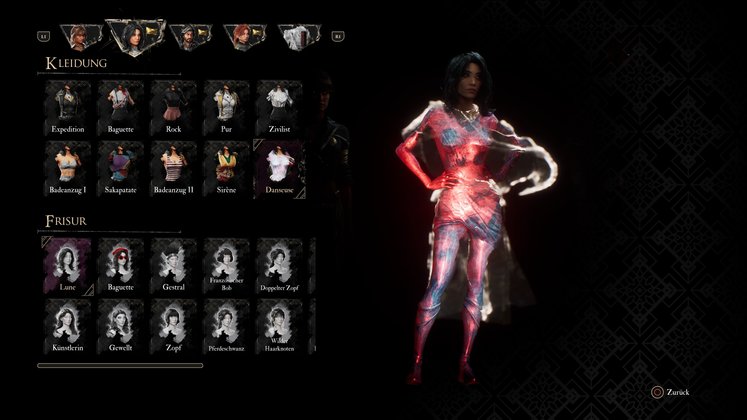Choose the Sakapatate outfit
This screenshot has height=420, width=747.
(x=121, y=168)
